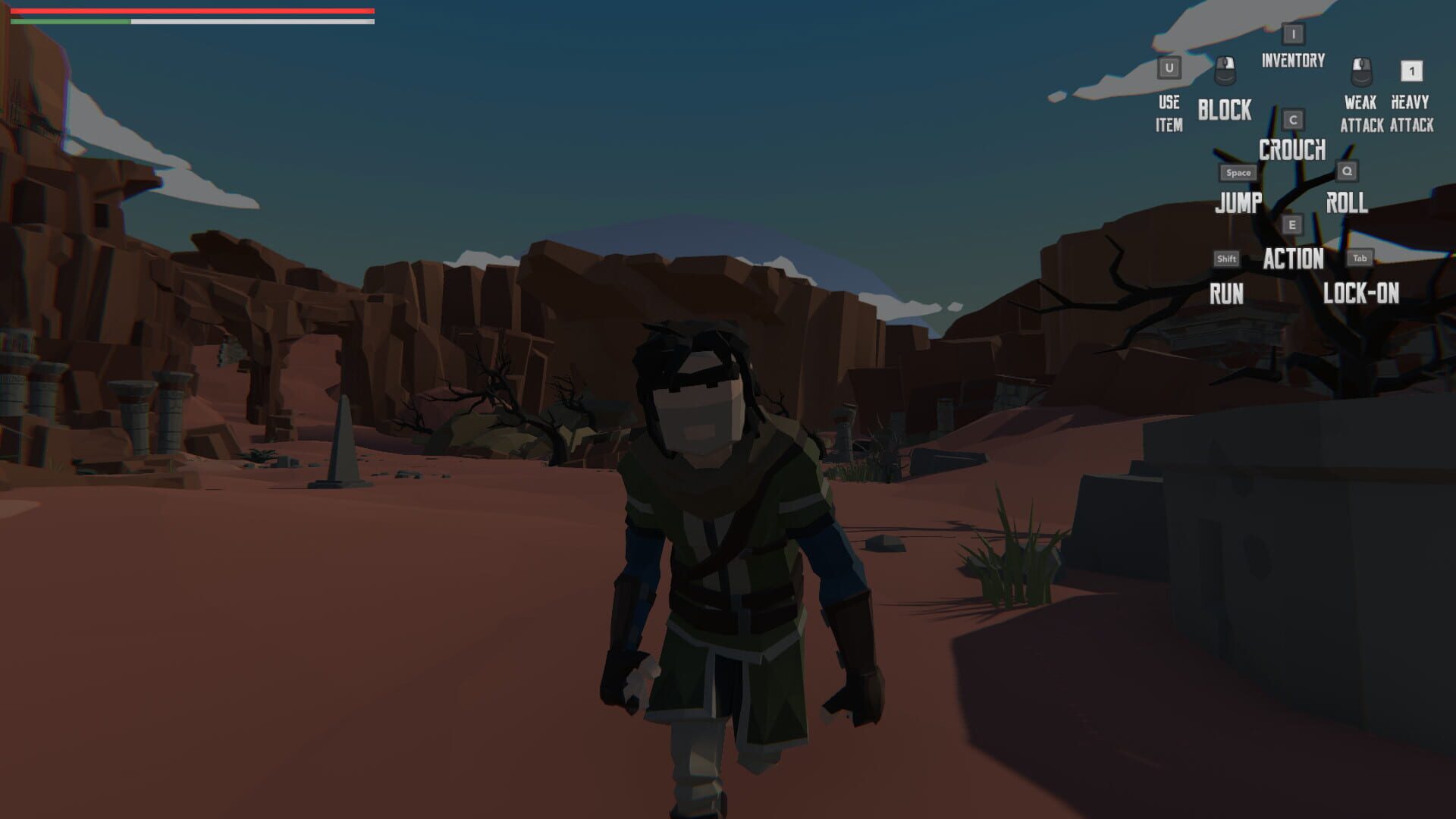The image size is (1456, 819).
Task: Toggle Lock-On with the Tab key icon
Action: point(1358,258)
